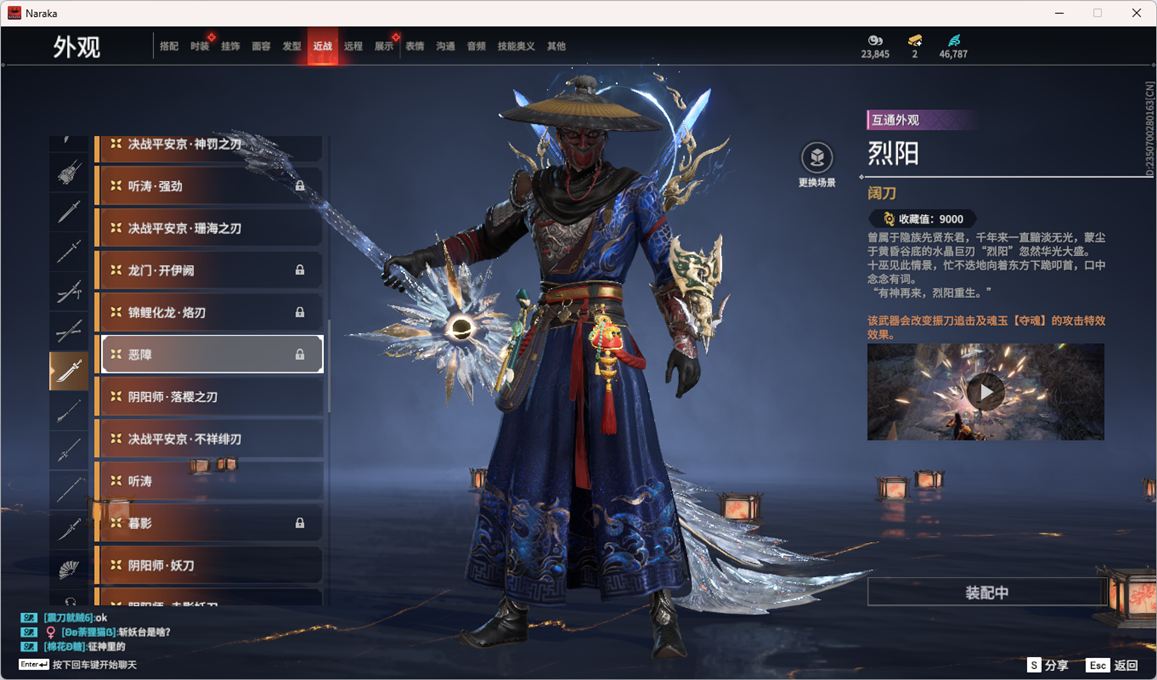Click the 装配中 equip button
Image resolution: width=1157 pixels, height=680 pixels.
point(986,592)
